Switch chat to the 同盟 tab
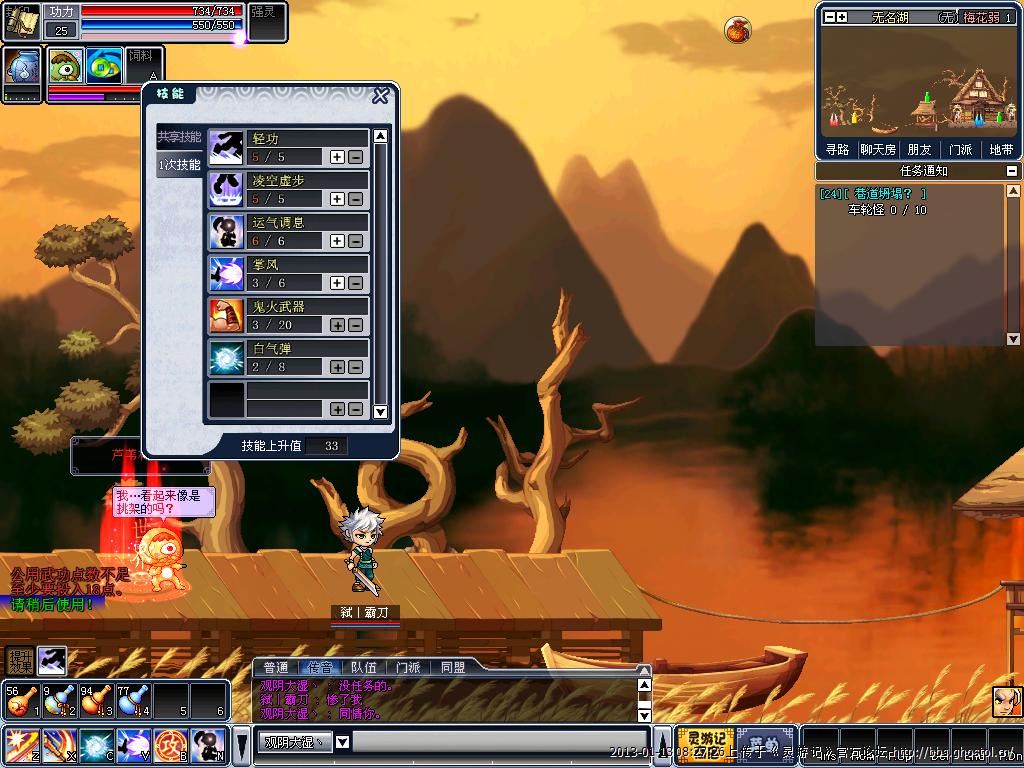Screen dimensions: 1024x768 pyautogui.click(x=452, y=667)
